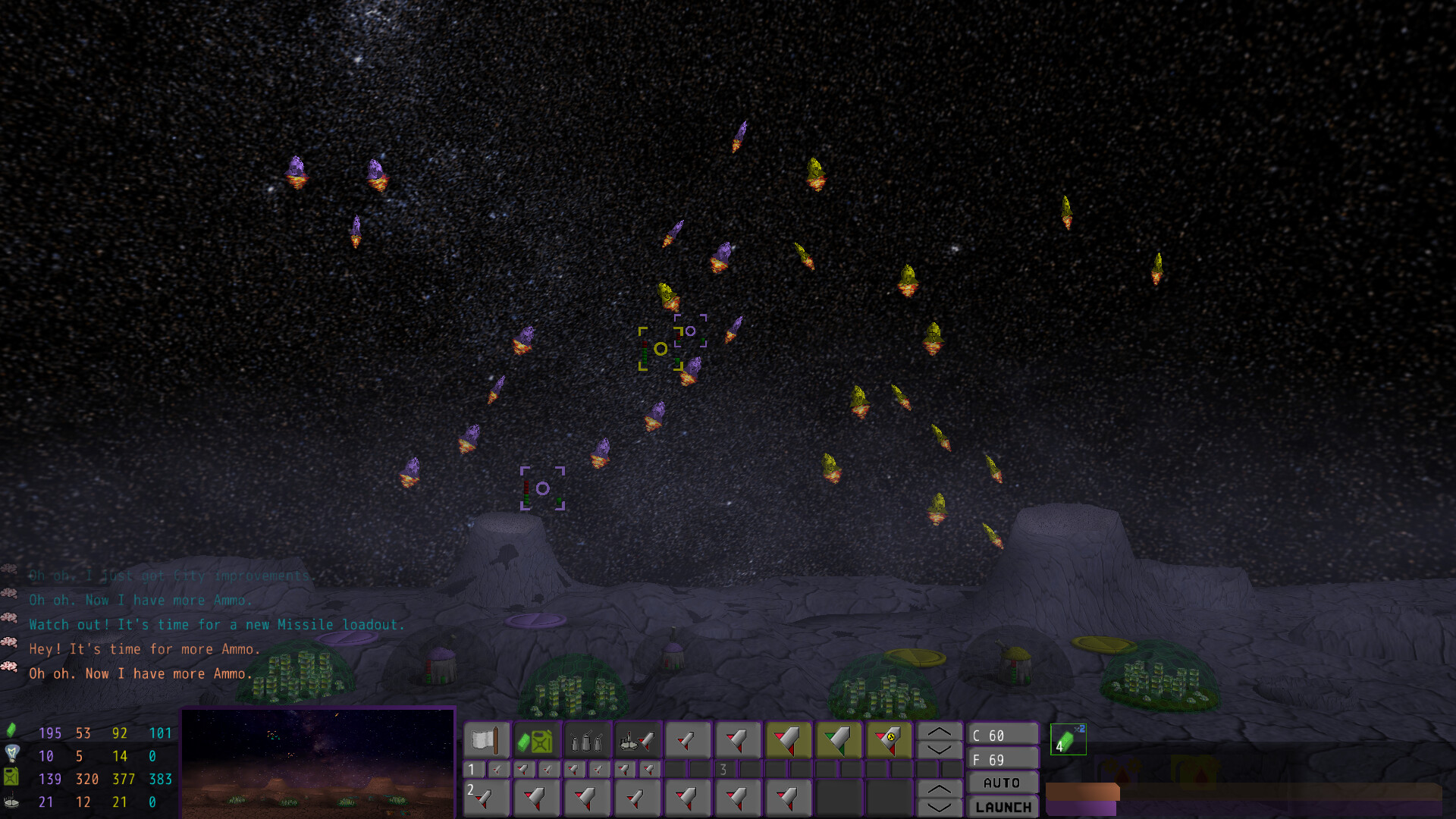Click the ammo bar showing 3
Screen dimensions: 1456x819
724,769
